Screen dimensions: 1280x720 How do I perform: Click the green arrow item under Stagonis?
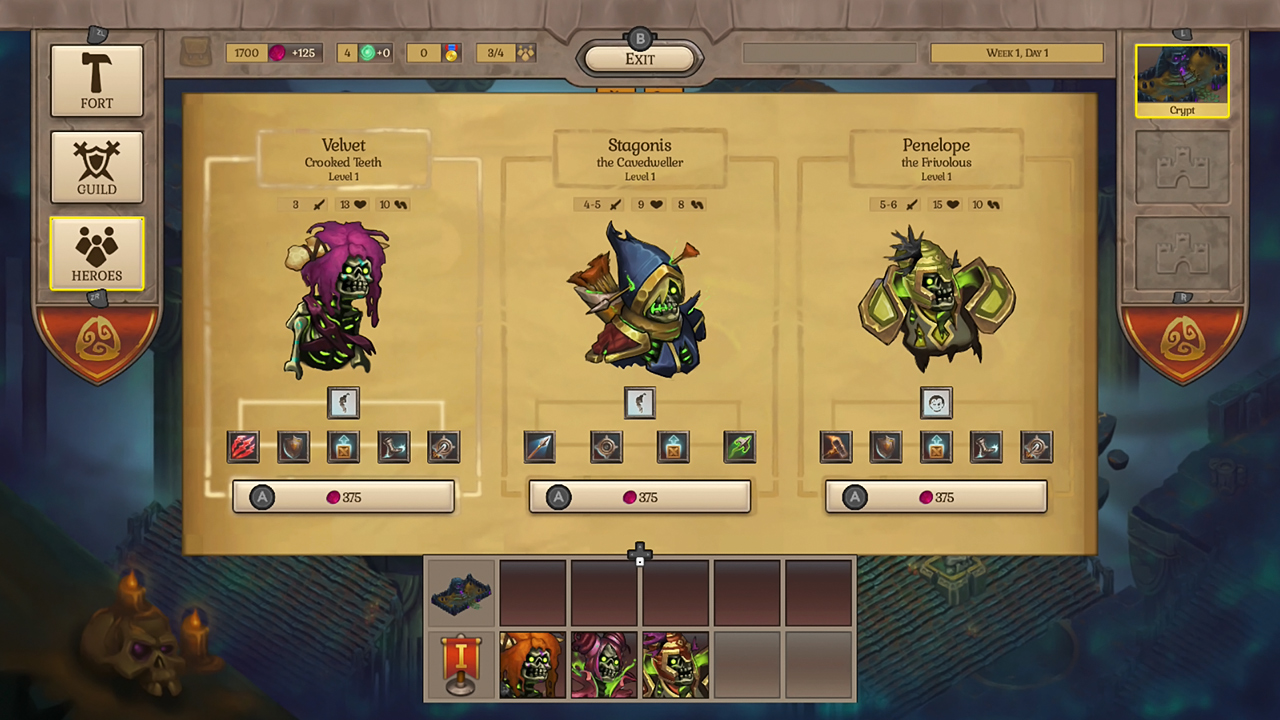[740, 447]
